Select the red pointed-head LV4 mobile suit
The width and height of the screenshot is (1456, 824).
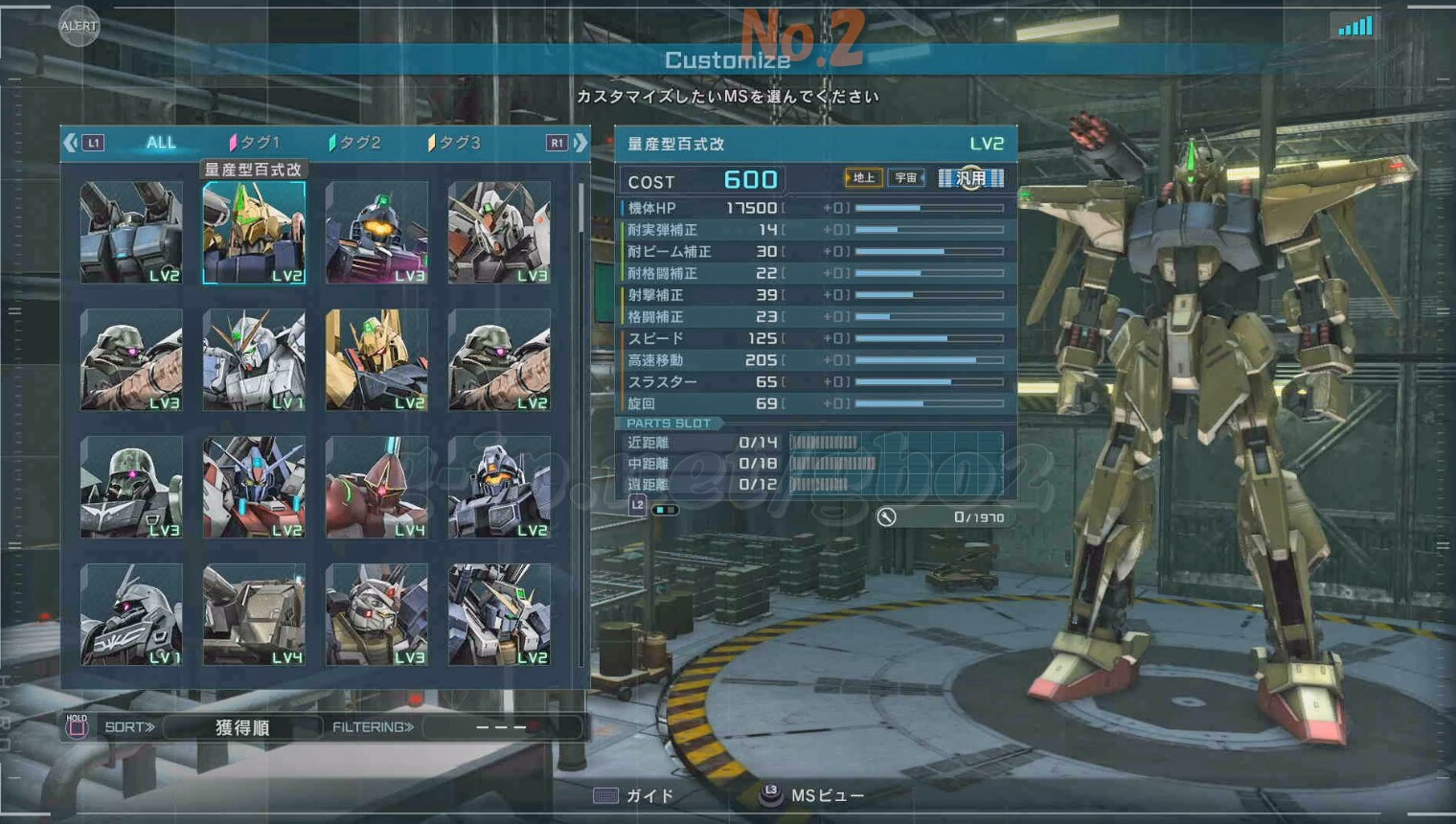376,488
